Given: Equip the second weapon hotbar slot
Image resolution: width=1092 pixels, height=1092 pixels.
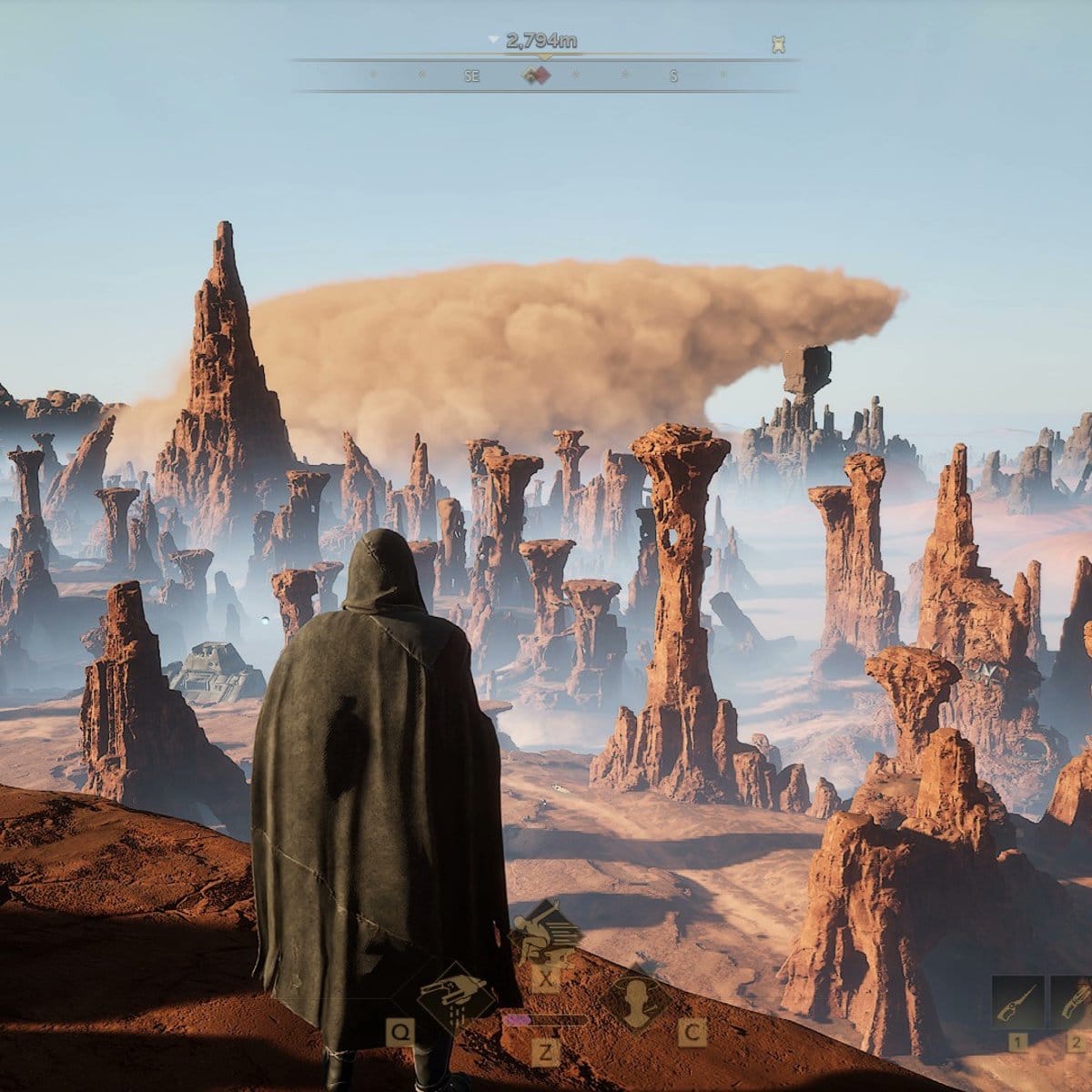Looking at the screenshot, I should (1072, 1002).
